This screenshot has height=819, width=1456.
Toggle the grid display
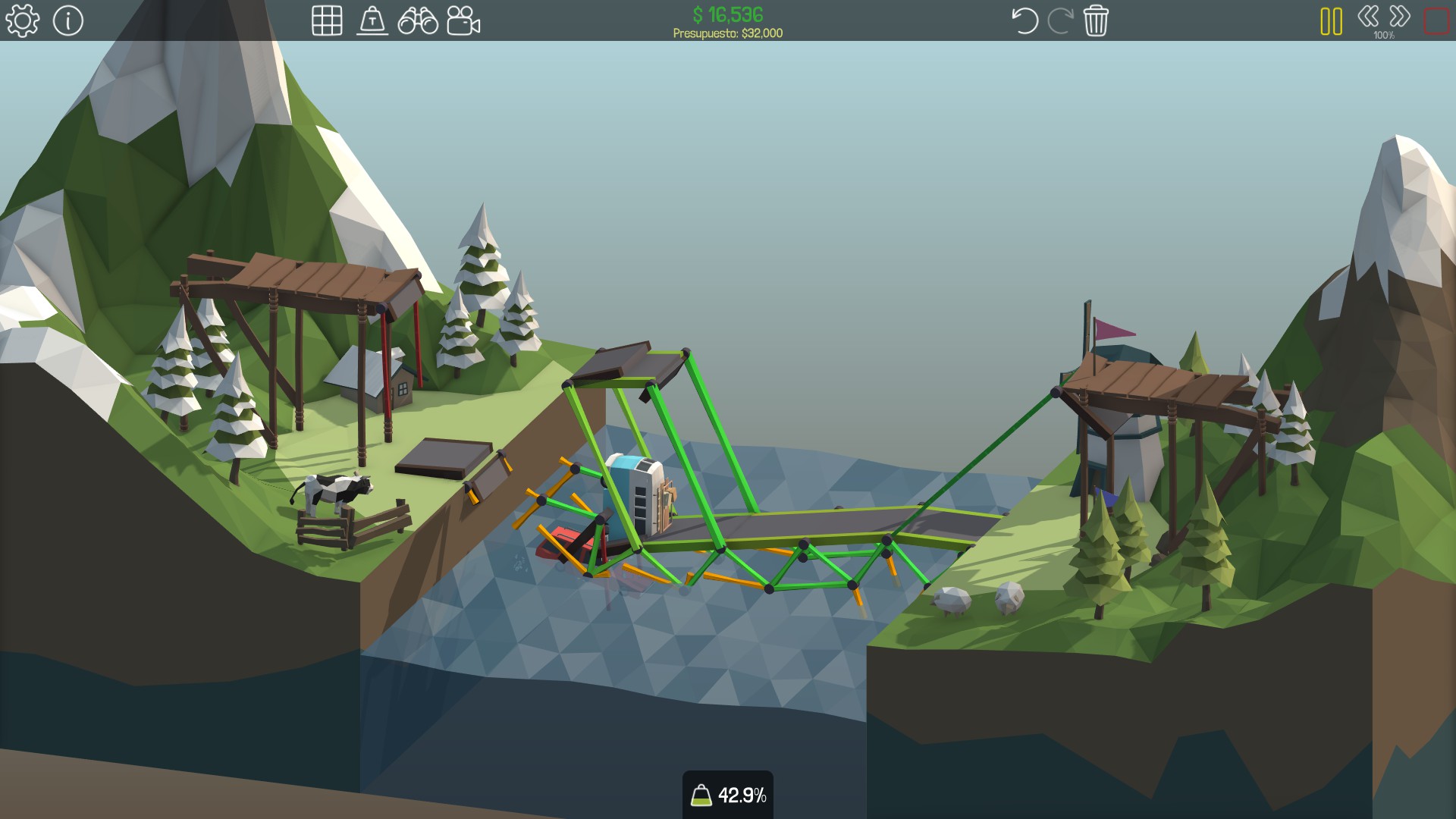(327, 20)
